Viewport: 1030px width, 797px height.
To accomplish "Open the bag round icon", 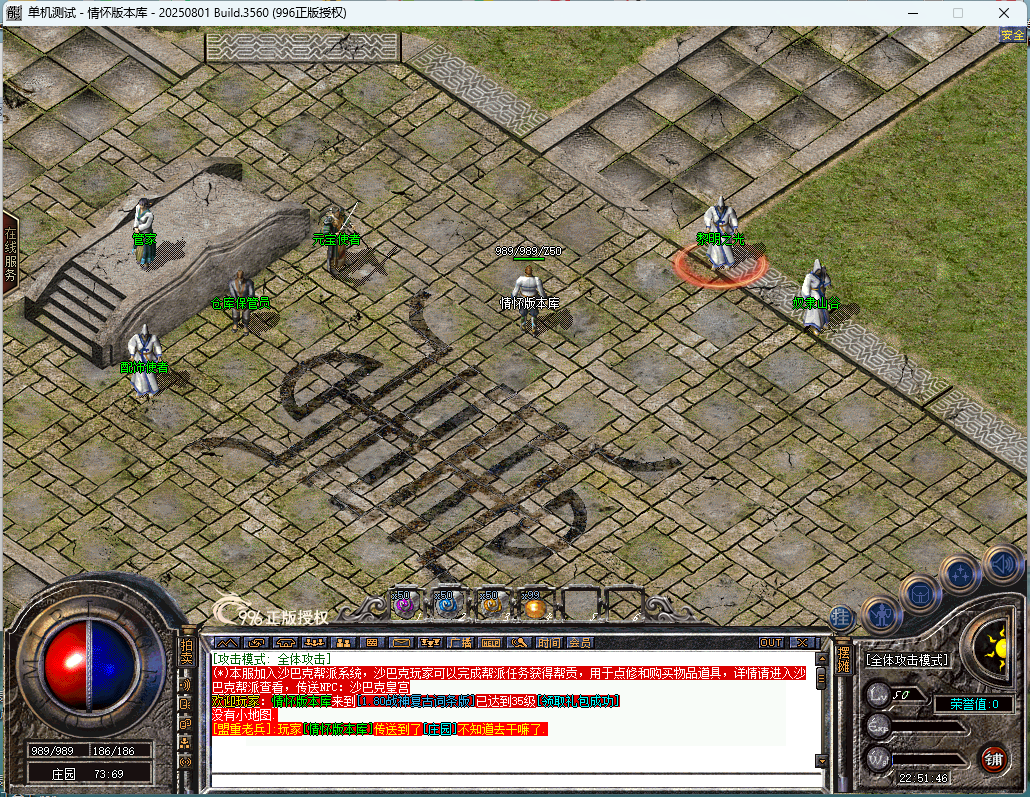I will 919,593.
